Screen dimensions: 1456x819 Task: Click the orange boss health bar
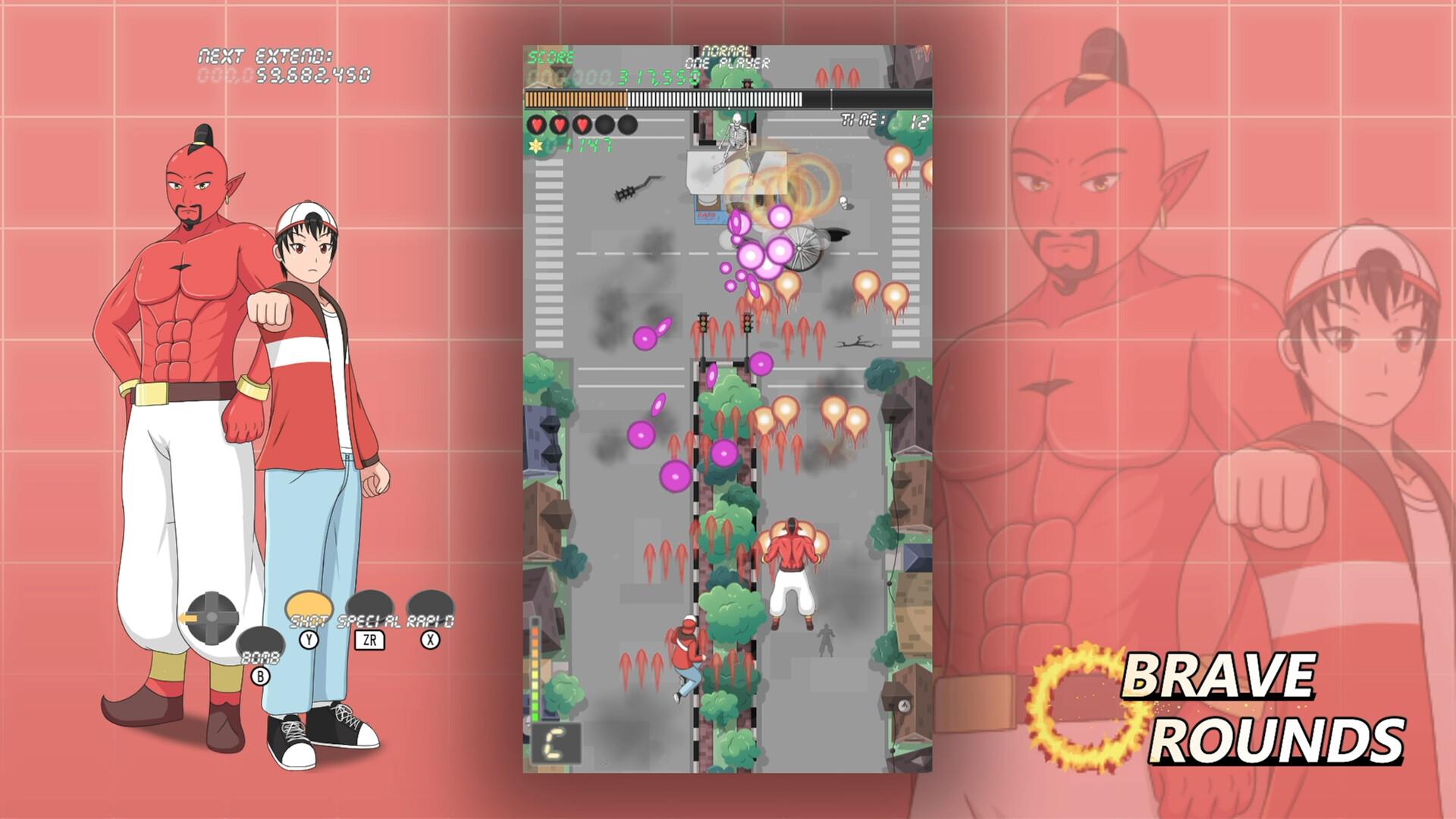(x=576, y=98)
